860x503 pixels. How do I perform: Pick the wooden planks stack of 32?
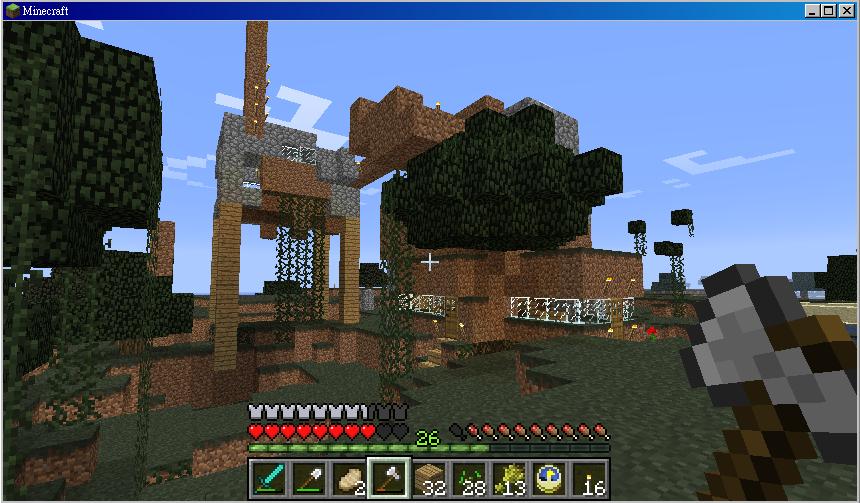[429, 479]
